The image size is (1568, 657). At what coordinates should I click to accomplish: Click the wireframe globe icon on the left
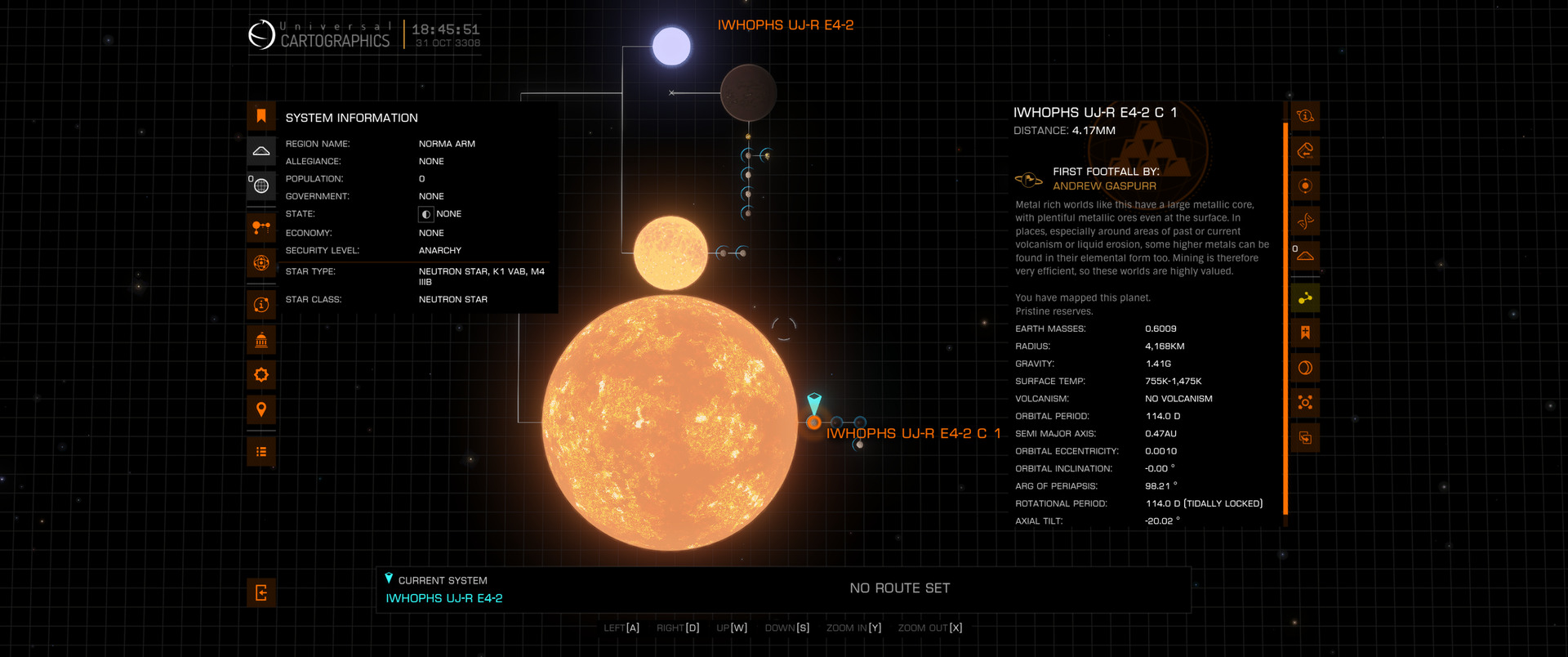coord(261,185)
